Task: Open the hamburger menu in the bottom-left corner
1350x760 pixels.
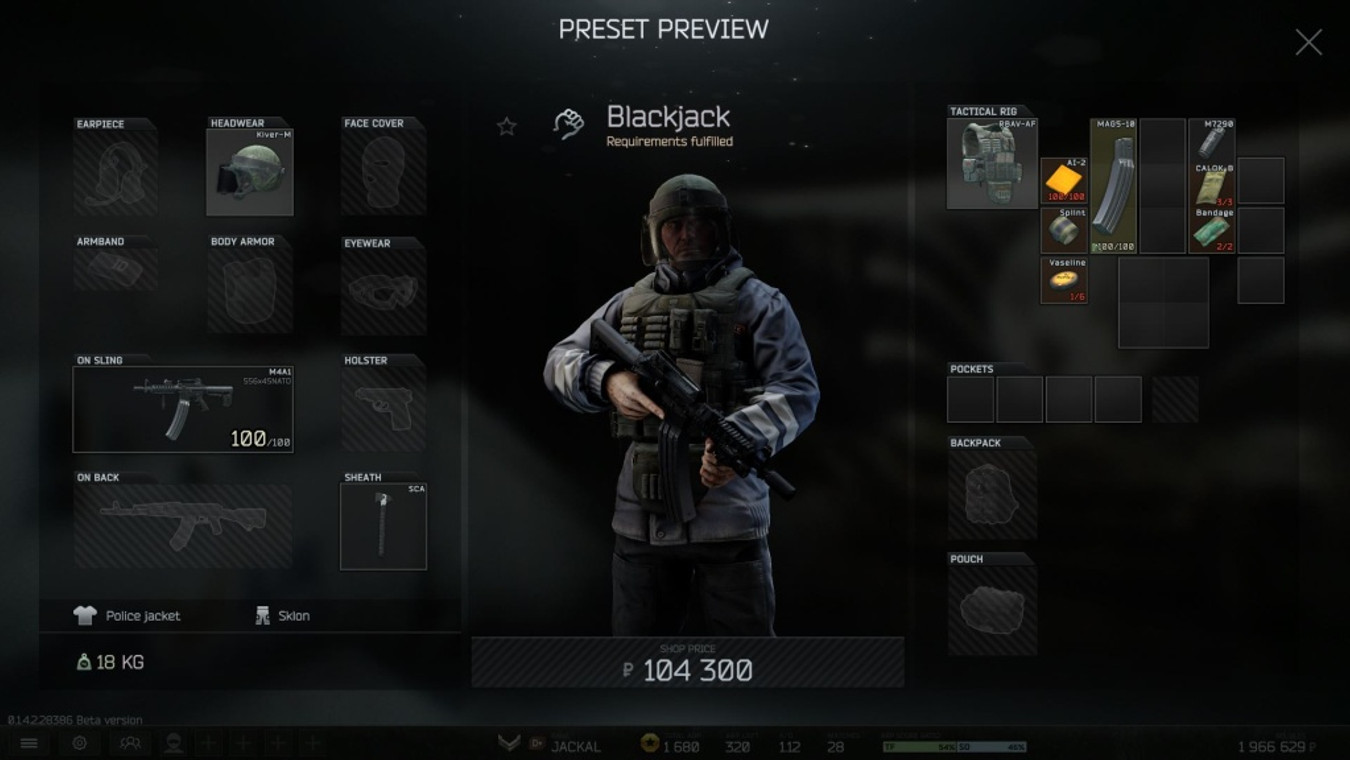Action: tap(29, 743)
